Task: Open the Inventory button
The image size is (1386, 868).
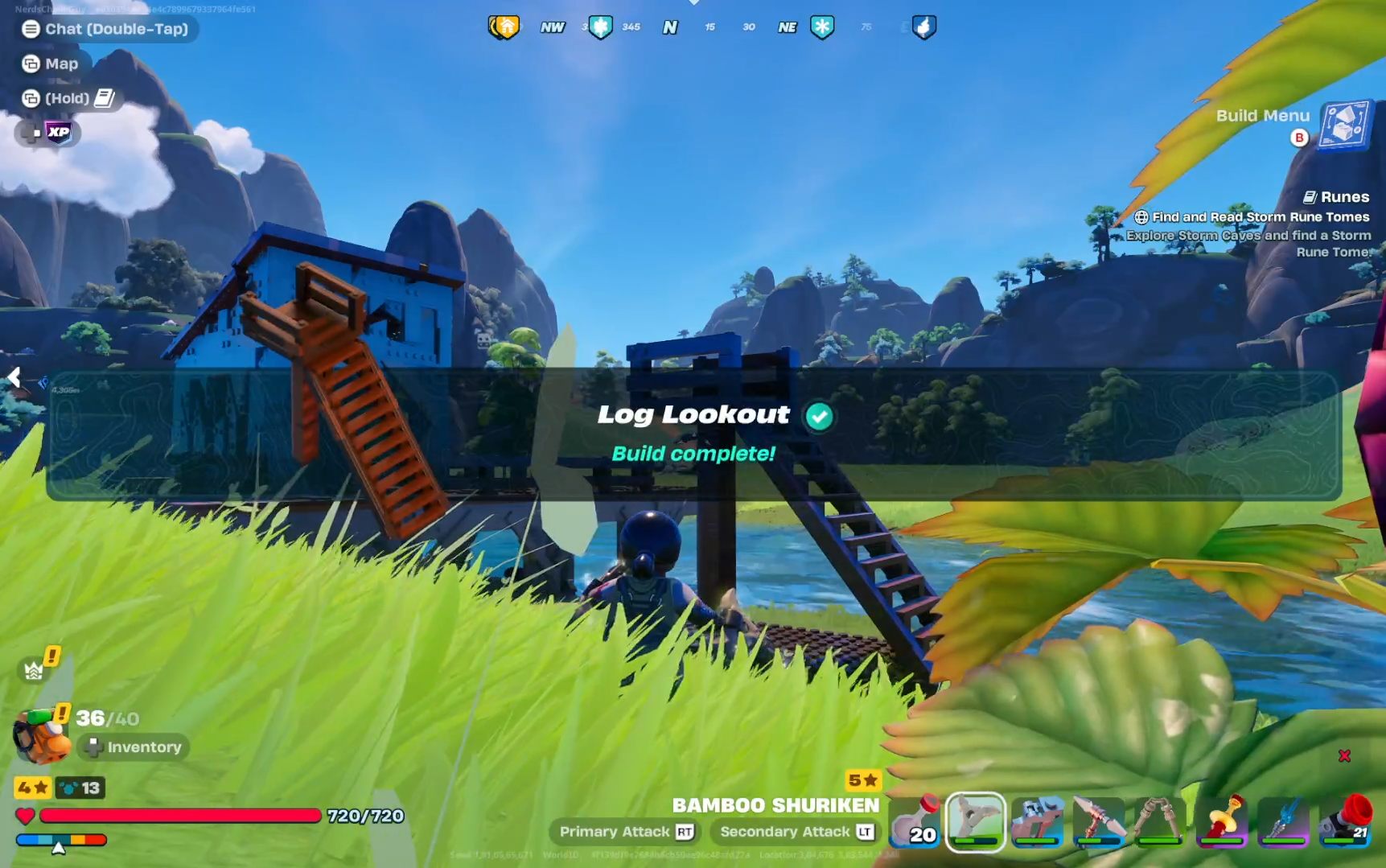Action: pos(134,747)
